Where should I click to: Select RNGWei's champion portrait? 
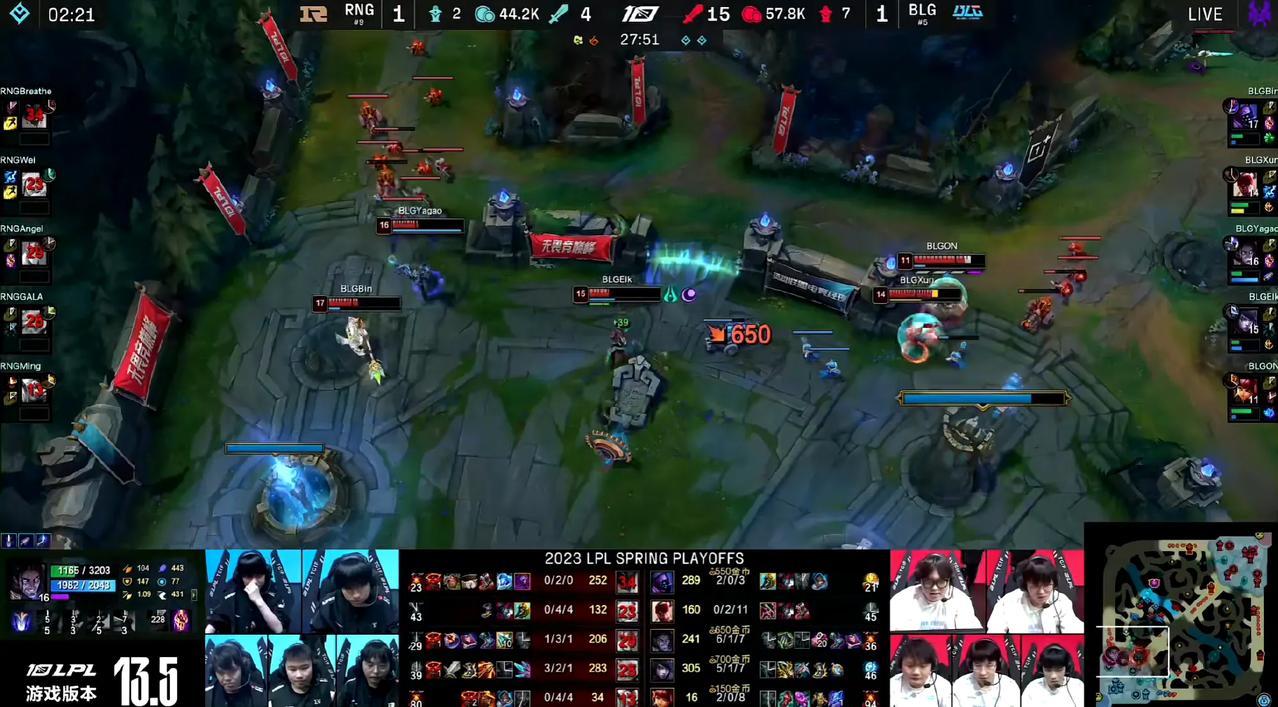click(35, 184)
